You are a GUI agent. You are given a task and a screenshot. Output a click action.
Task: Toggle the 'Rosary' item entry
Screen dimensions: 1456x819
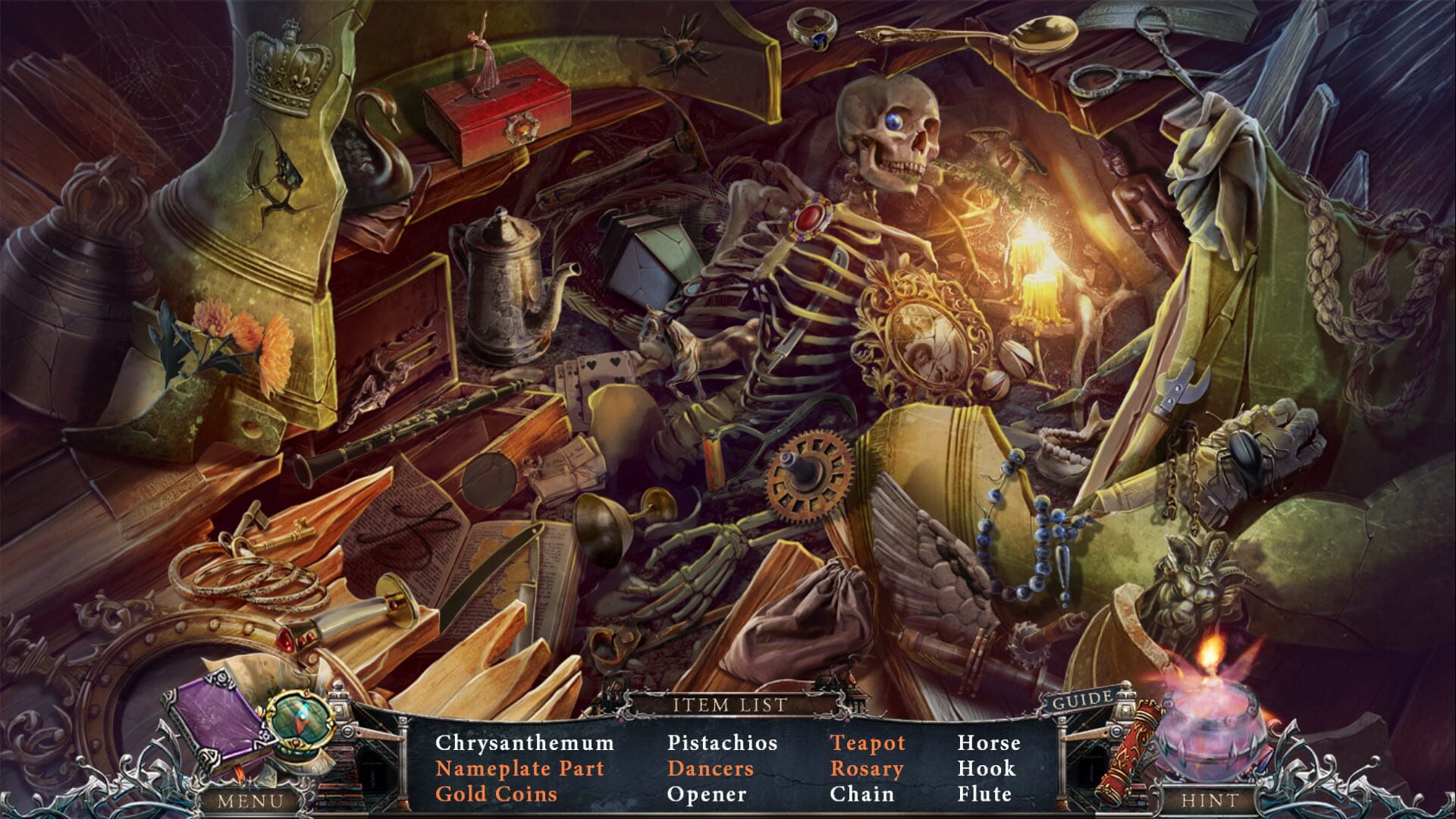868,769
